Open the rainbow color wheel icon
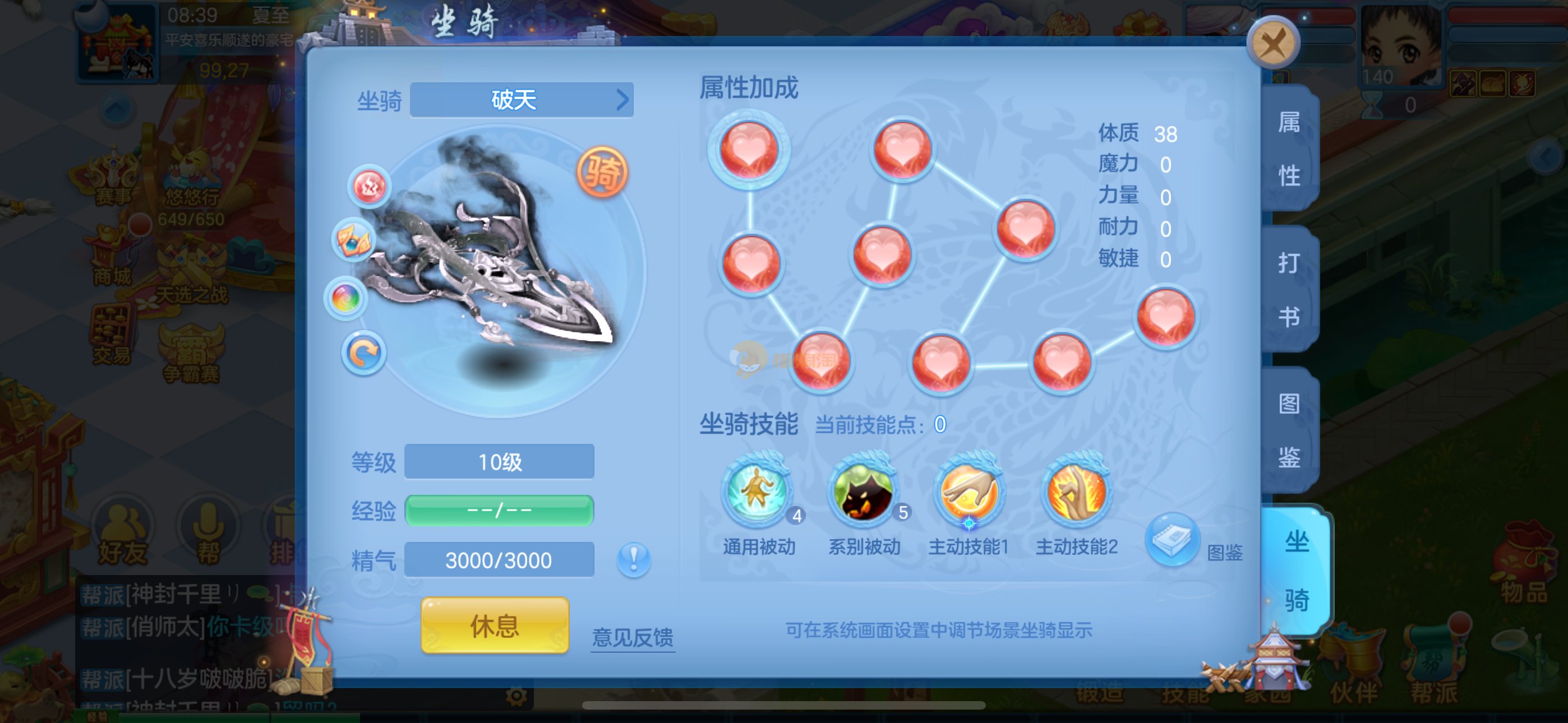This screenshot has height=723, width=1568. point(346,298)
